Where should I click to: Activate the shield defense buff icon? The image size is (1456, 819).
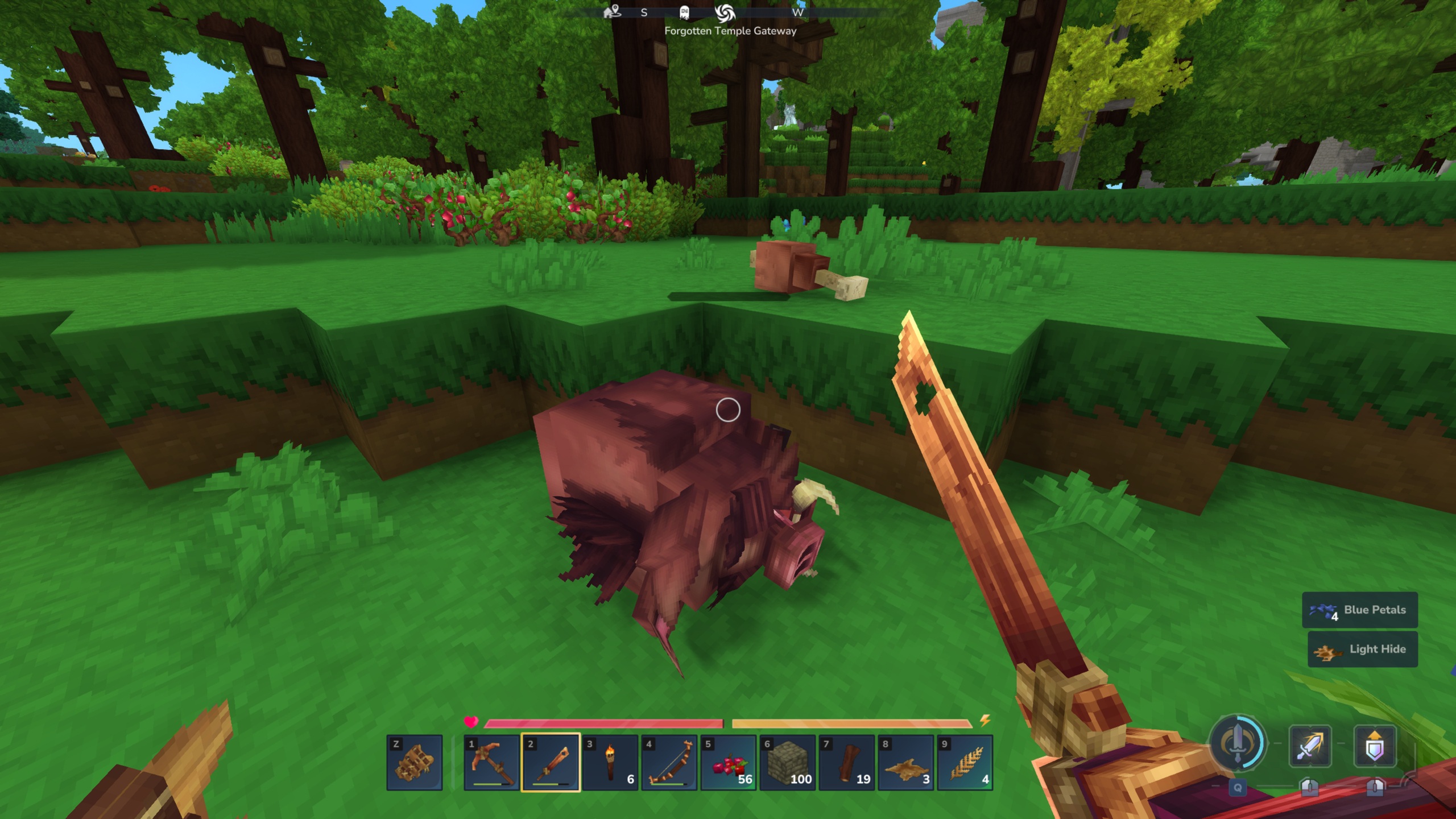[x=1378, y=746]
